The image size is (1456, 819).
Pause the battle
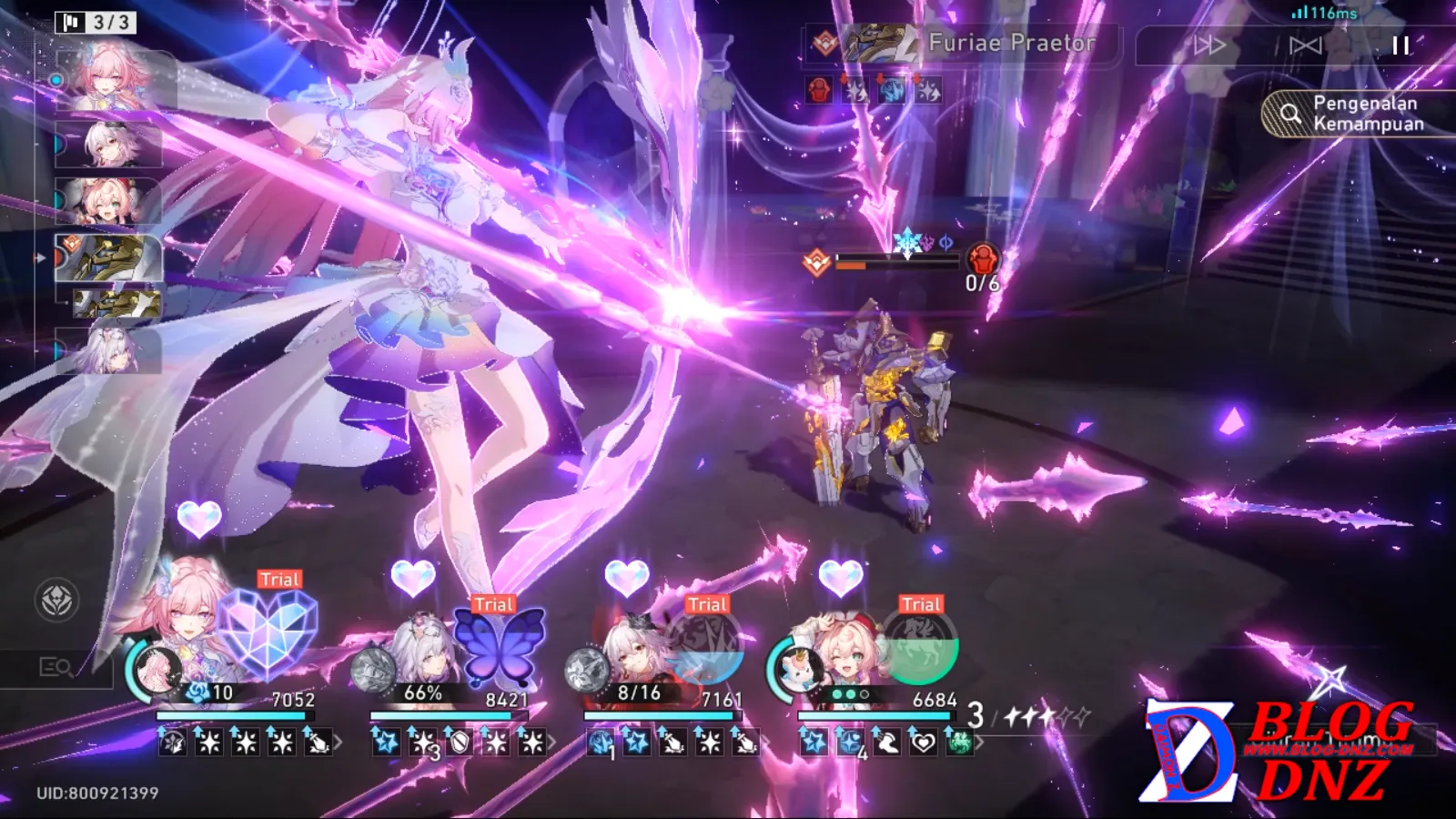pos(1400,45)
